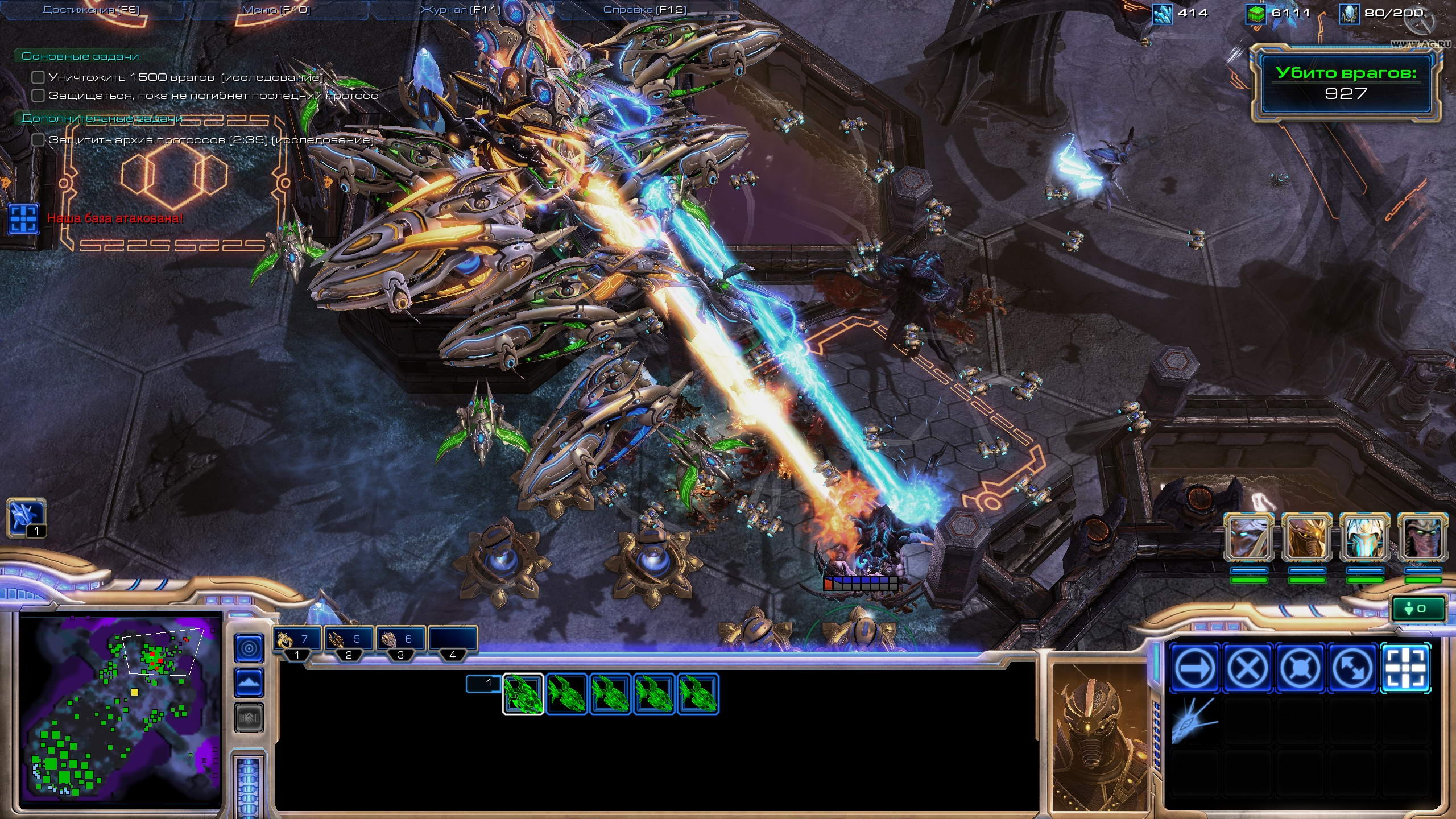This screenshot has height=819, width=1456.
Task: Open the Справка (F12) help menu
Action: click(644, 10)
